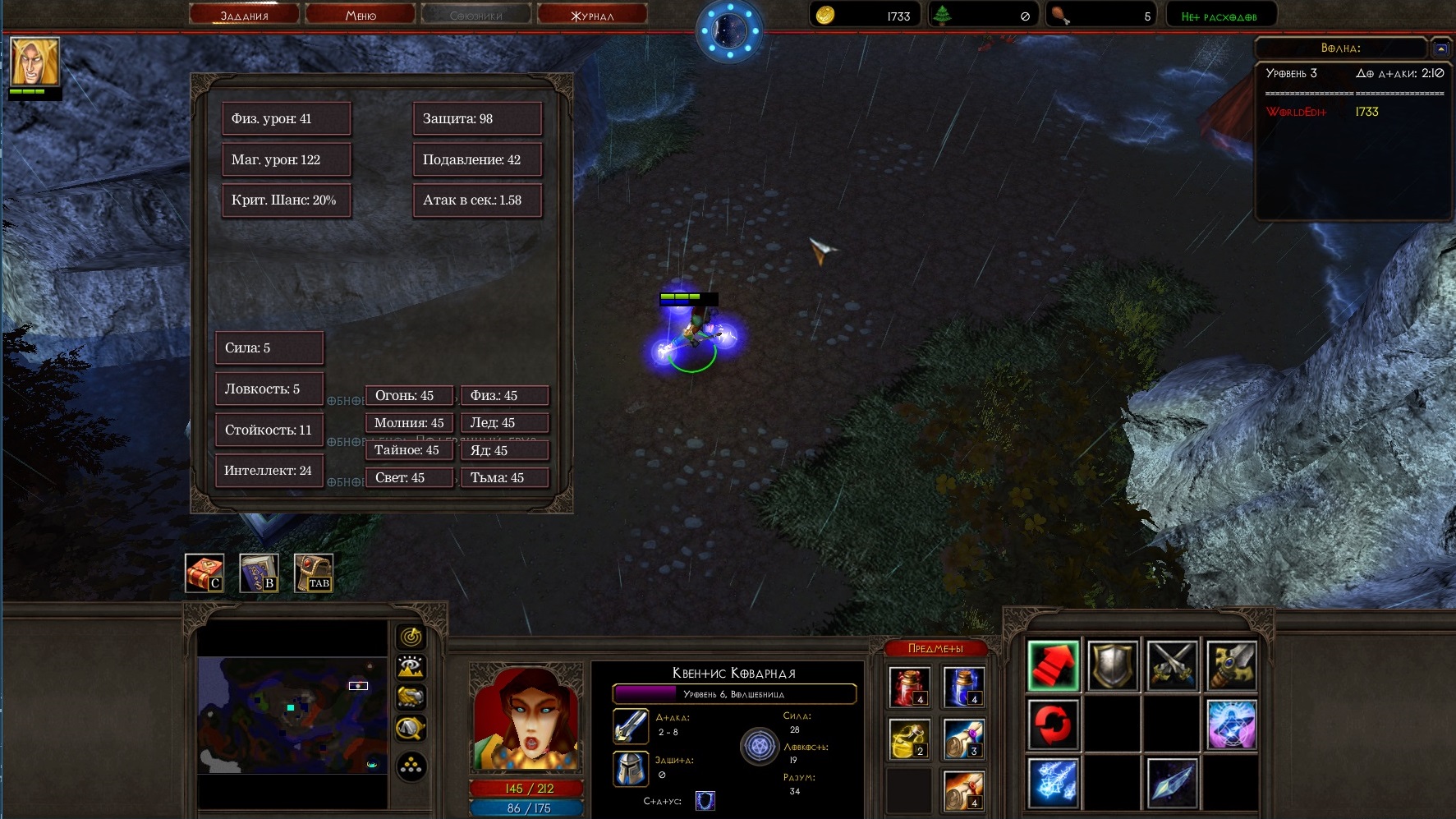Toggle minimap terrain display button

(x=411, y=667)
